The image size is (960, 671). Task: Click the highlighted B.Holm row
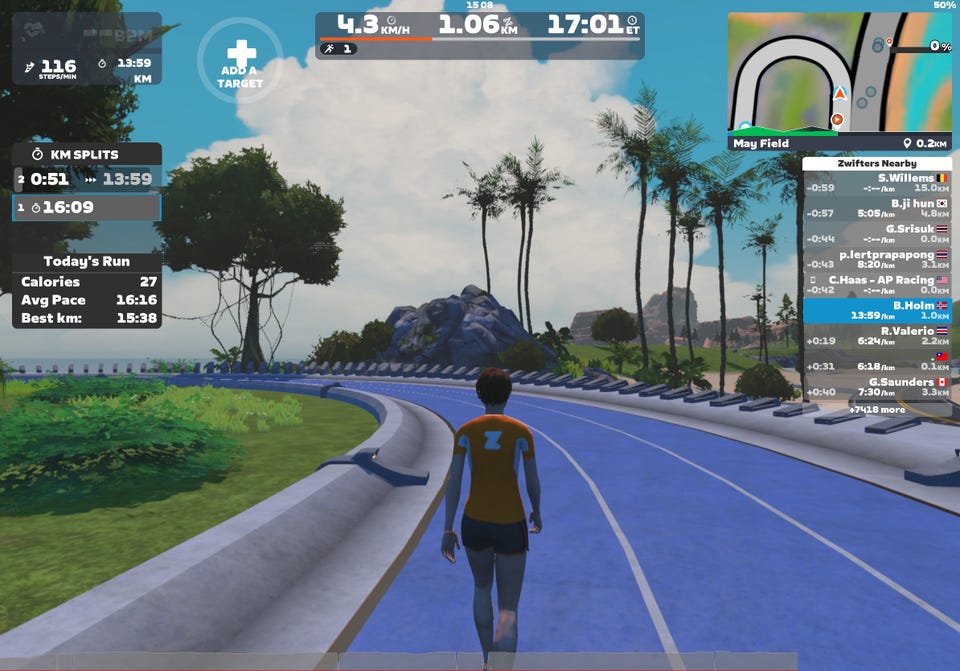pos(877,311)
